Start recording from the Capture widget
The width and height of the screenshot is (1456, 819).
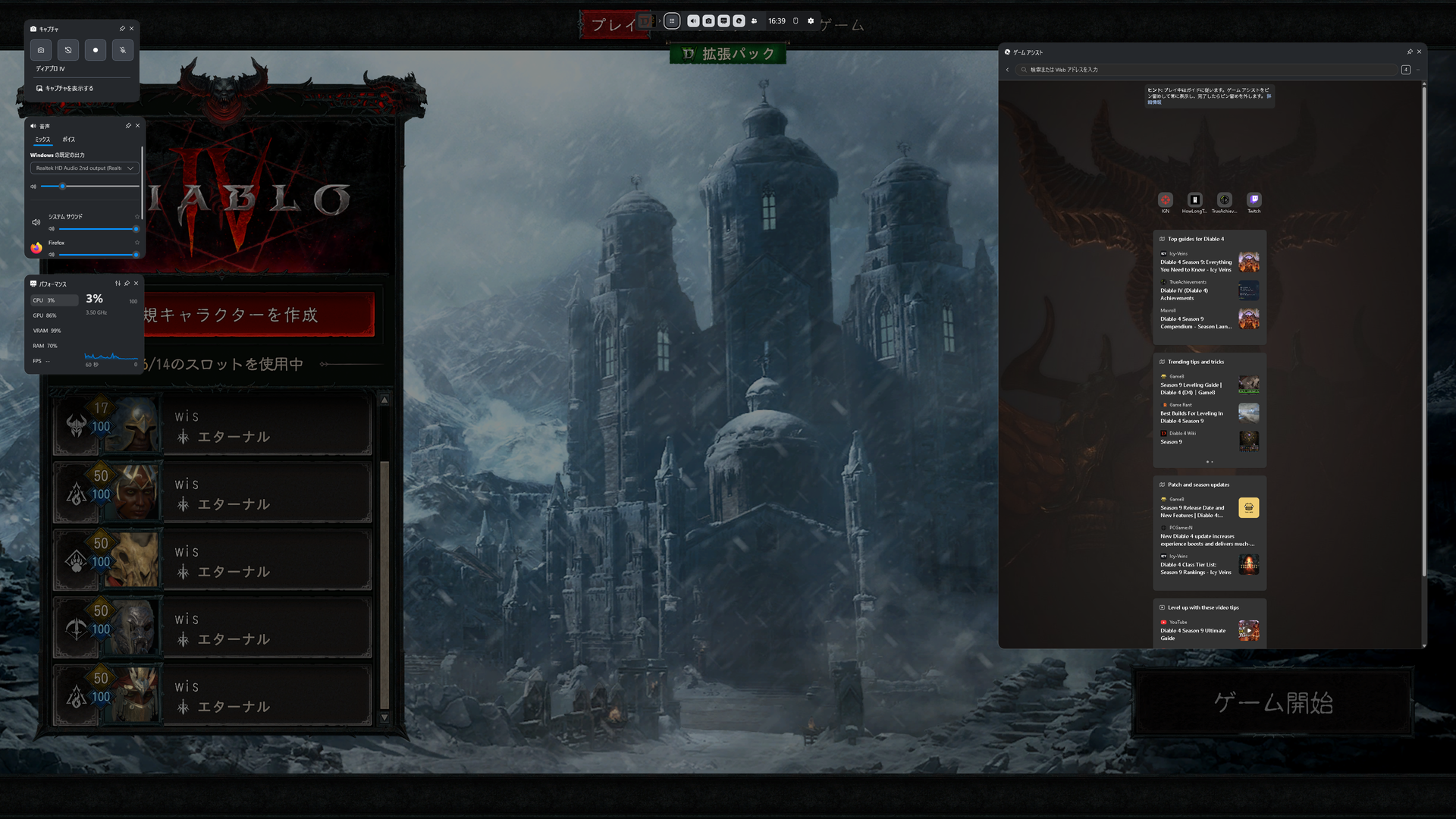coord(96,50)
